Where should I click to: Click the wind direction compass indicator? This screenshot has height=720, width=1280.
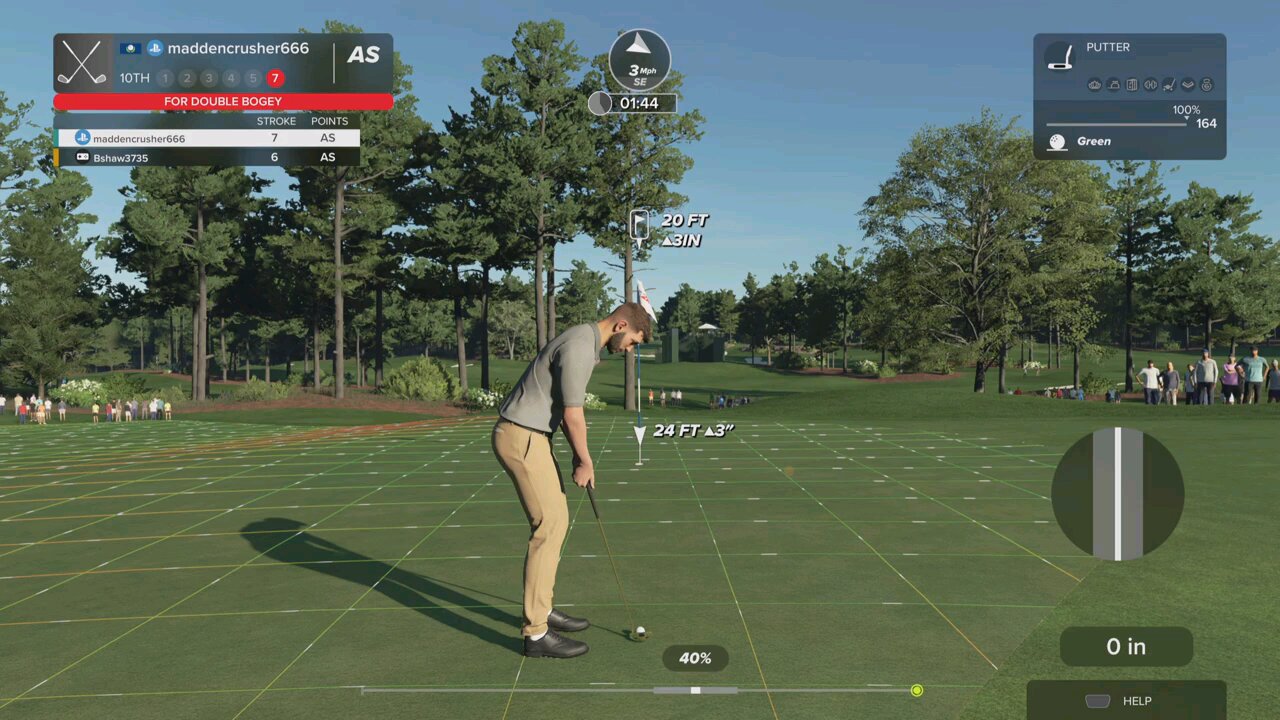tap(639, 59)
